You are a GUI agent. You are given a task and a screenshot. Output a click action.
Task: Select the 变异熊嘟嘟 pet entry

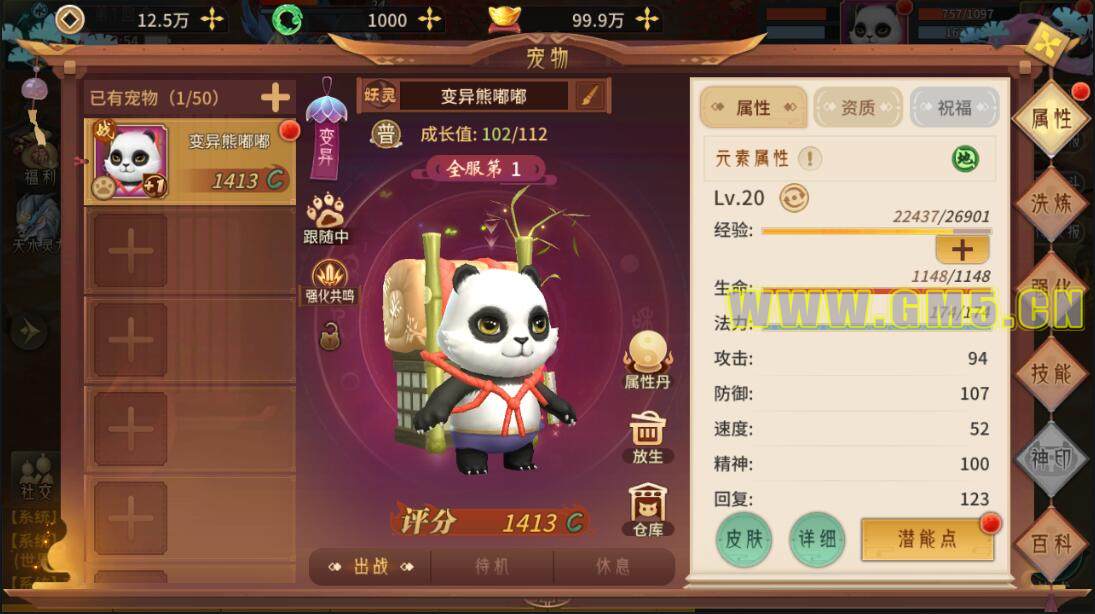tap(189, 162)
